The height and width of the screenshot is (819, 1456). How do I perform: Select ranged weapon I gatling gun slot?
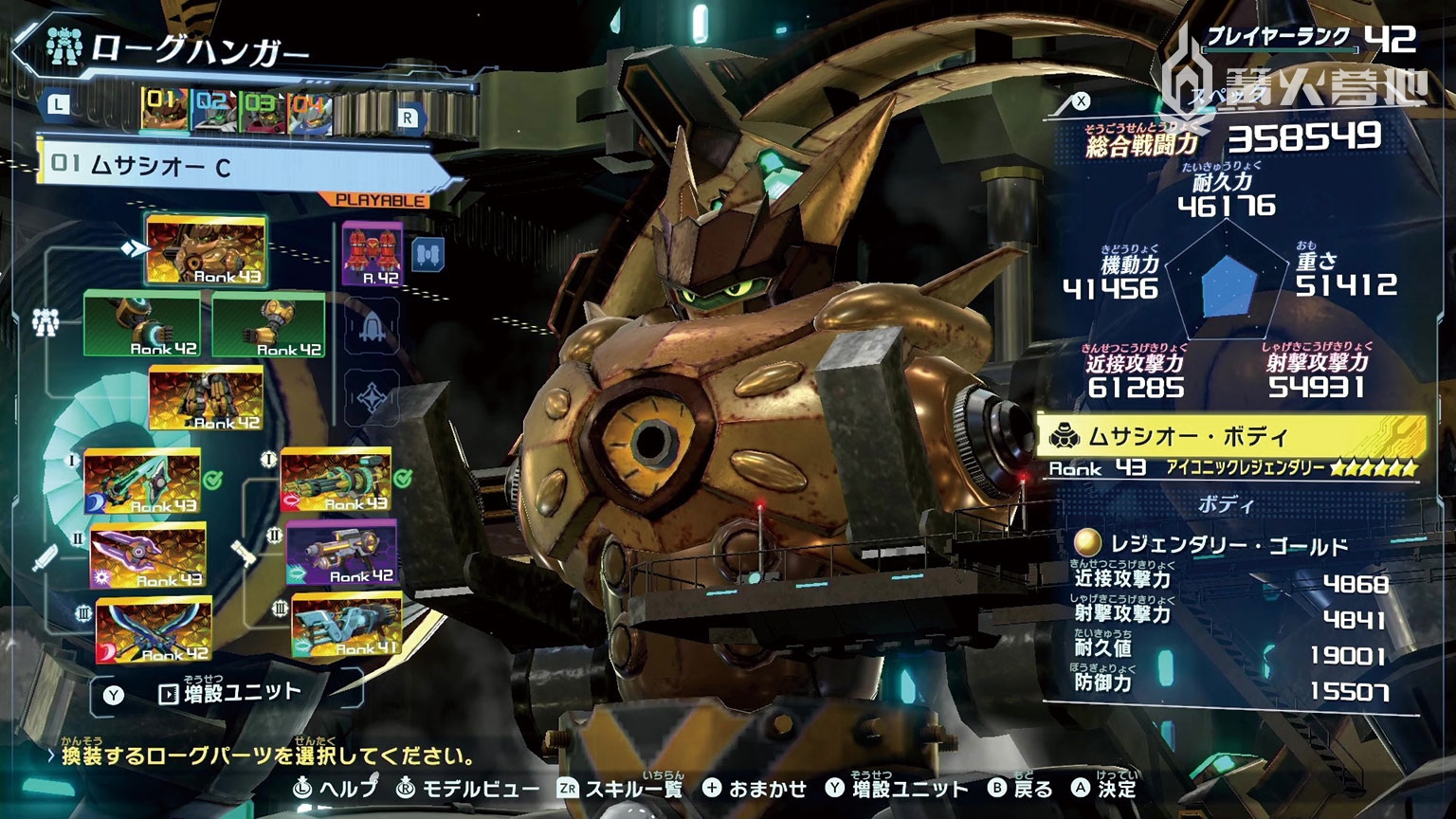[337, 481]
